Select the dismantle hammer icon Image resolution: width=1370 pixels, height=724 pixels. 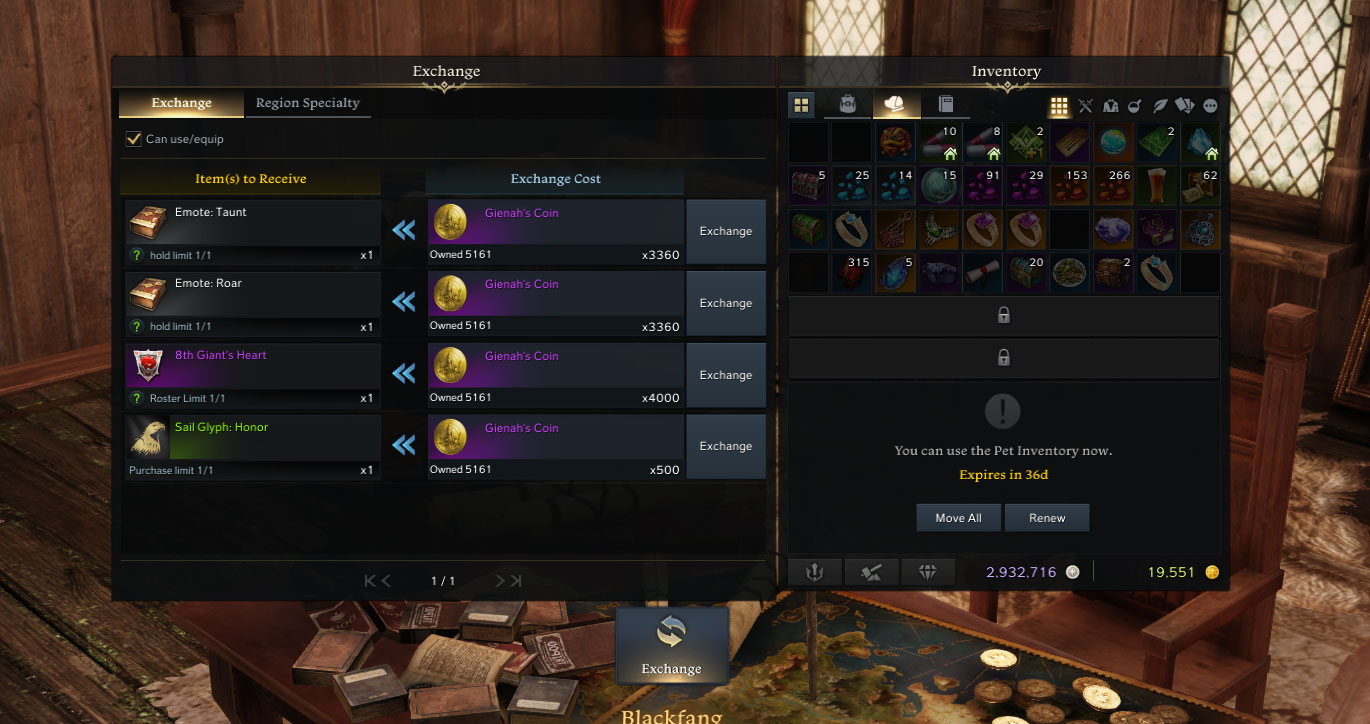click(x=871, y=571)
